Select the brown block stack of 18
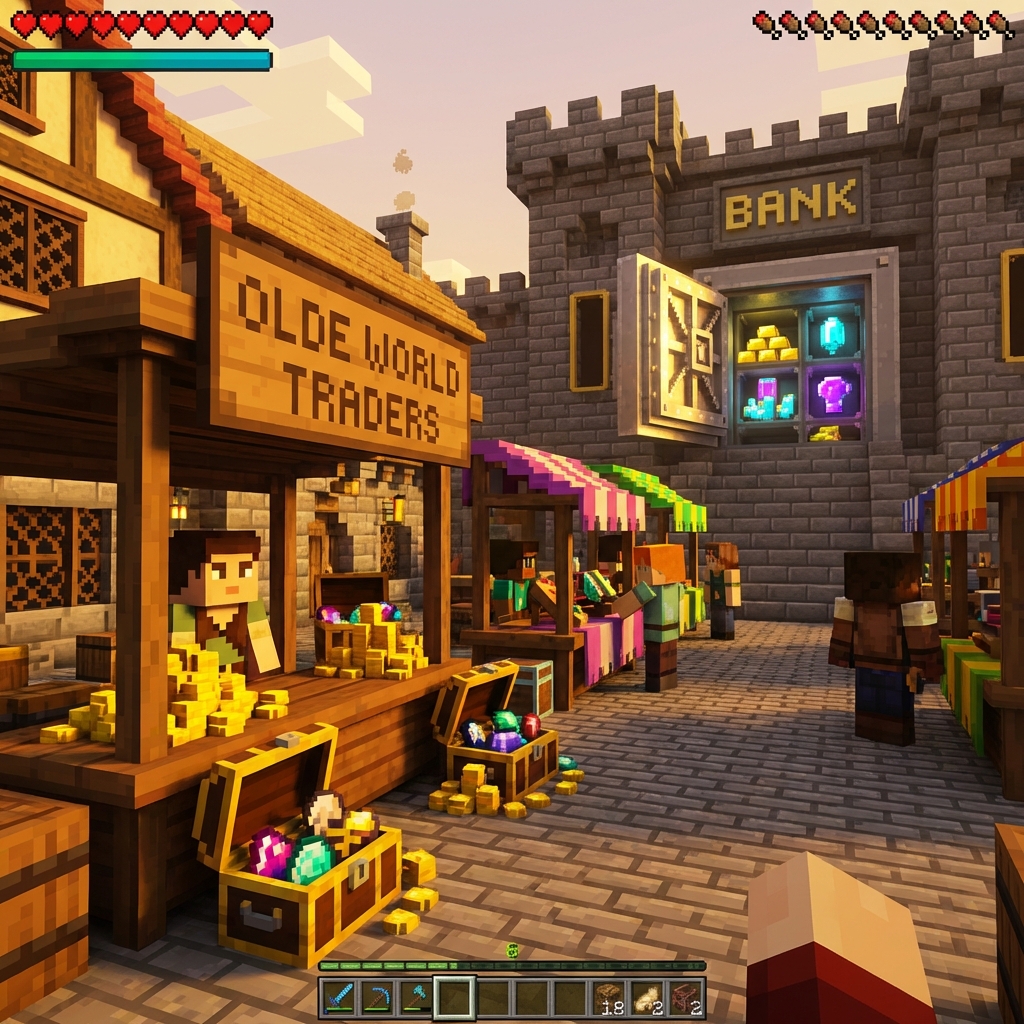 pos(608,997)
